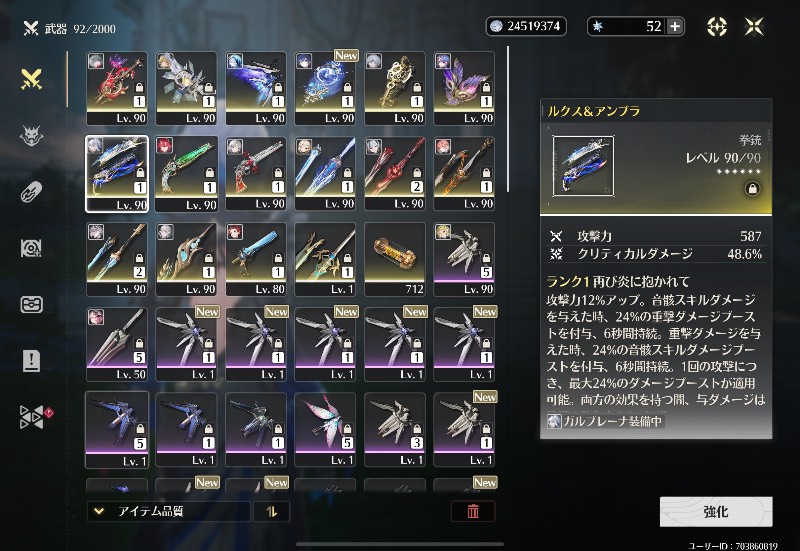
Task: Toggle the sort order arrows button
Action: point(271,511)
